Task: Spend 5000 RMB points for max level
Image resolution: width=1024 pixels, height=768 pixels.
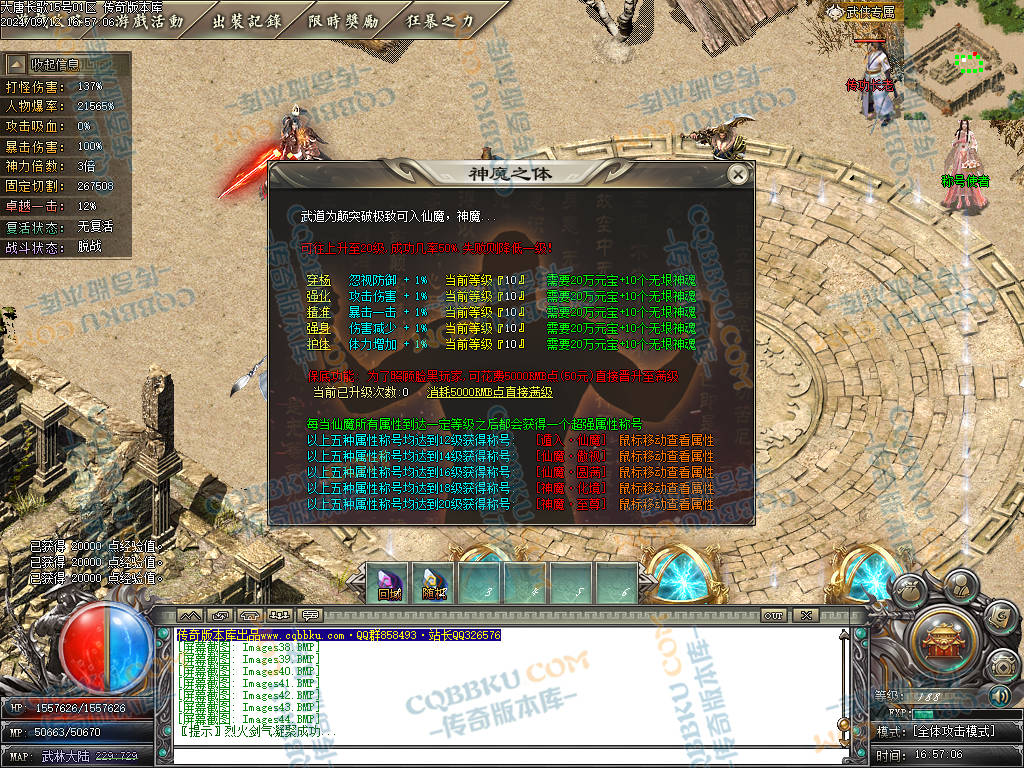Action: point(489,393)
